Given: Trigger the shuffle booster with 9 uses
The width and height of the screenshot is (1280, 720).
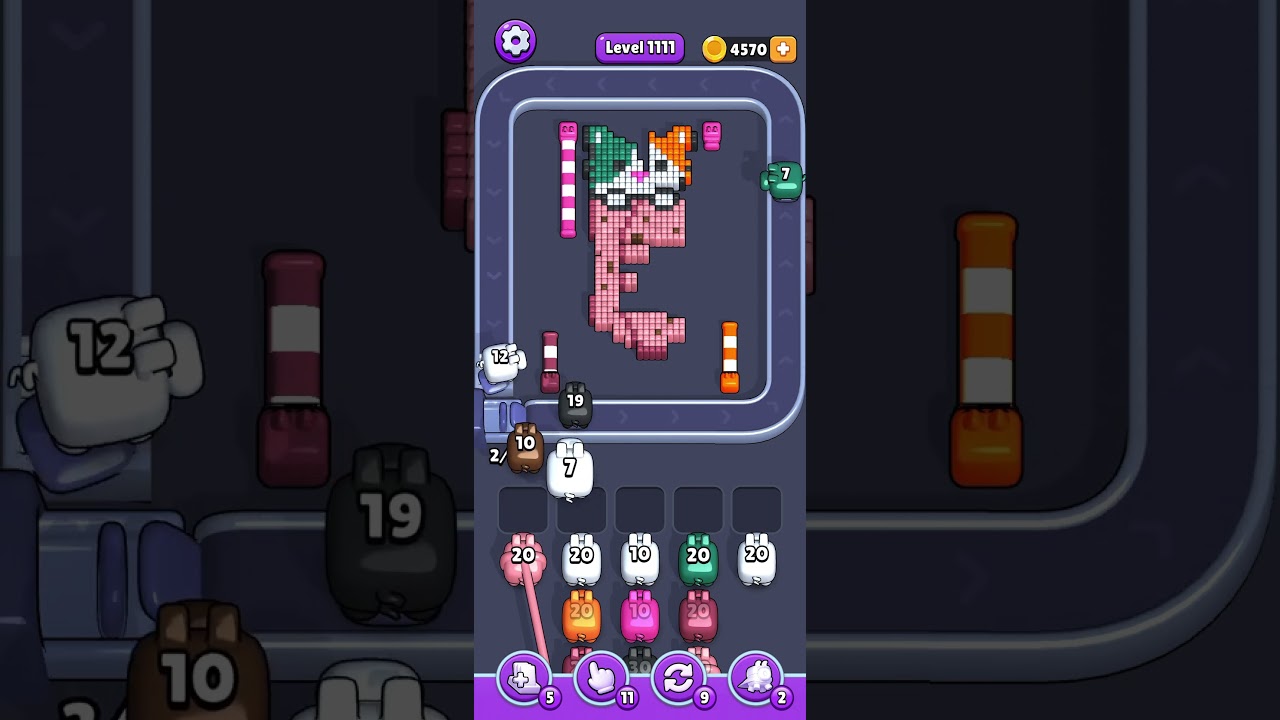Looking at the screenshot, I should click(x=678, y=680).
